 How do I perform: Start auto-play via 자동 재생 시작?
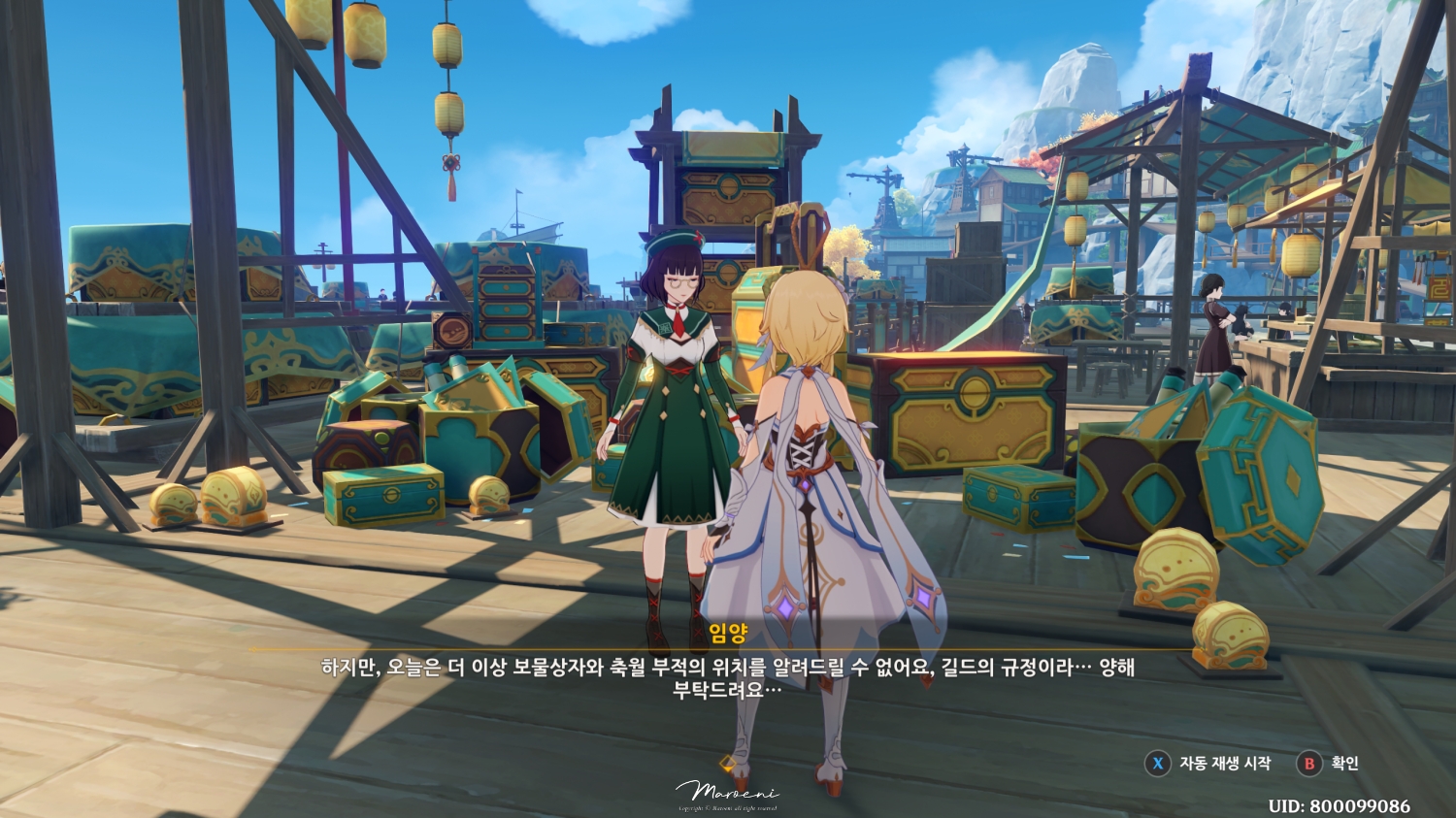point(1225,764)
